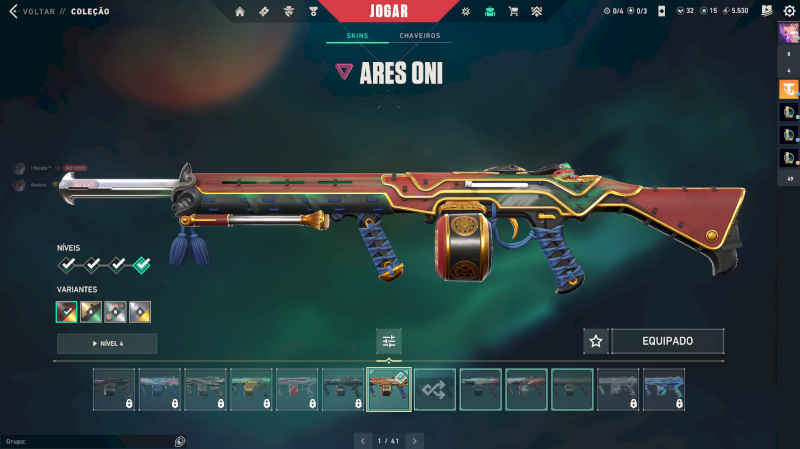
Task: Open the store cart icon
Action: 513,12
